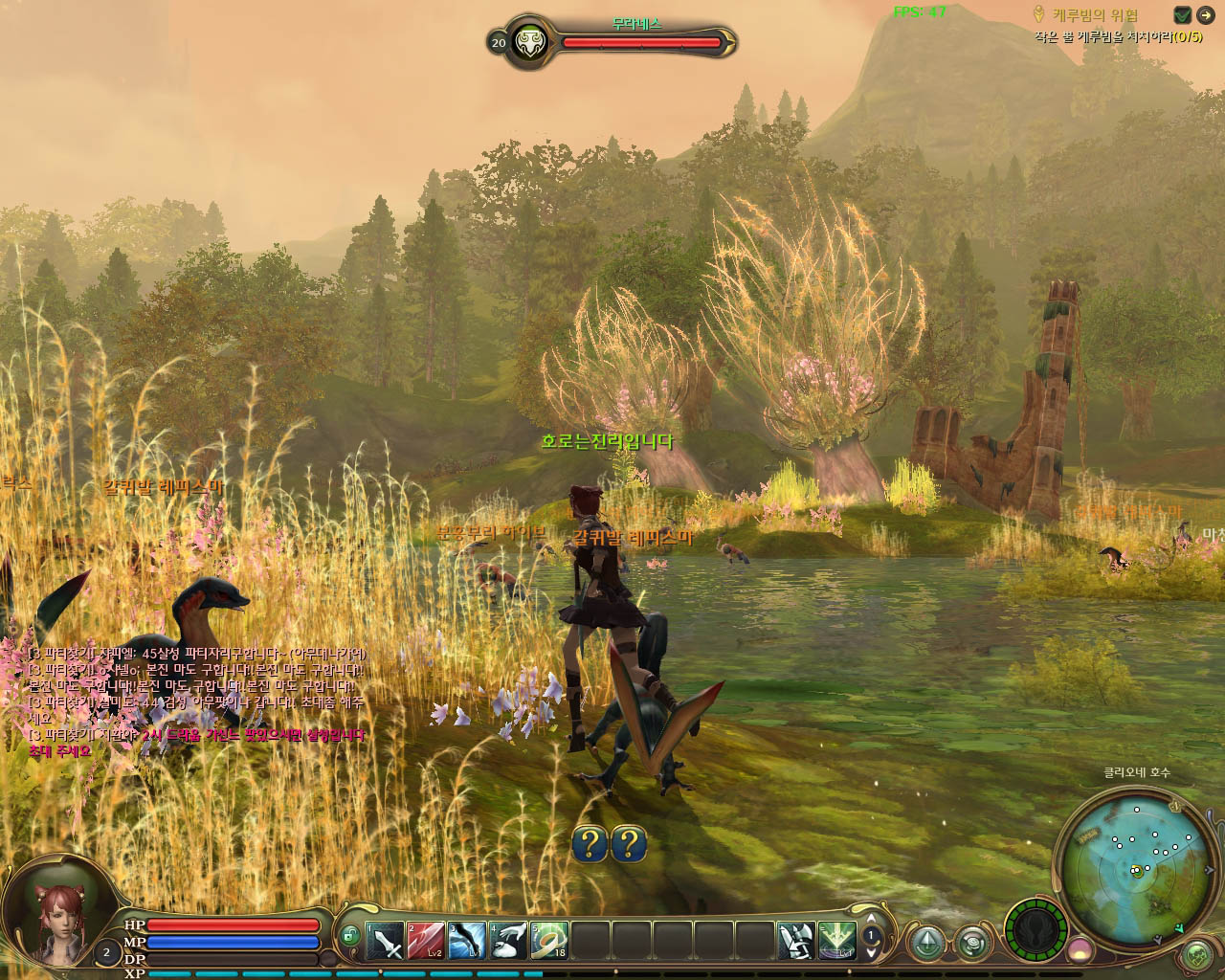Select the green downward arrows skill icon

(x=836, y=941)
